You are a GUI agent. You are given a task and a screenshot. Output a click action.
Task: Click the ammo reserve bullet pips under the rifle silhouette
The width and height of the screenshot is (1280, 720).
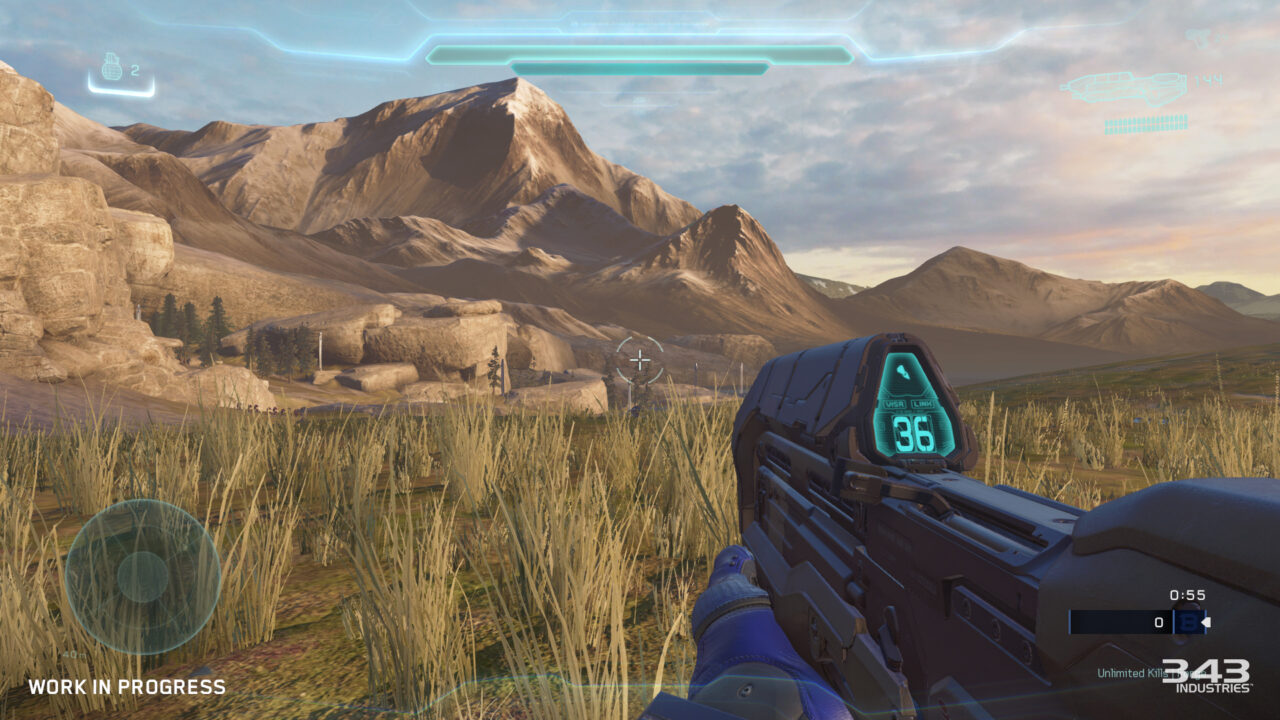[1146, 124]
